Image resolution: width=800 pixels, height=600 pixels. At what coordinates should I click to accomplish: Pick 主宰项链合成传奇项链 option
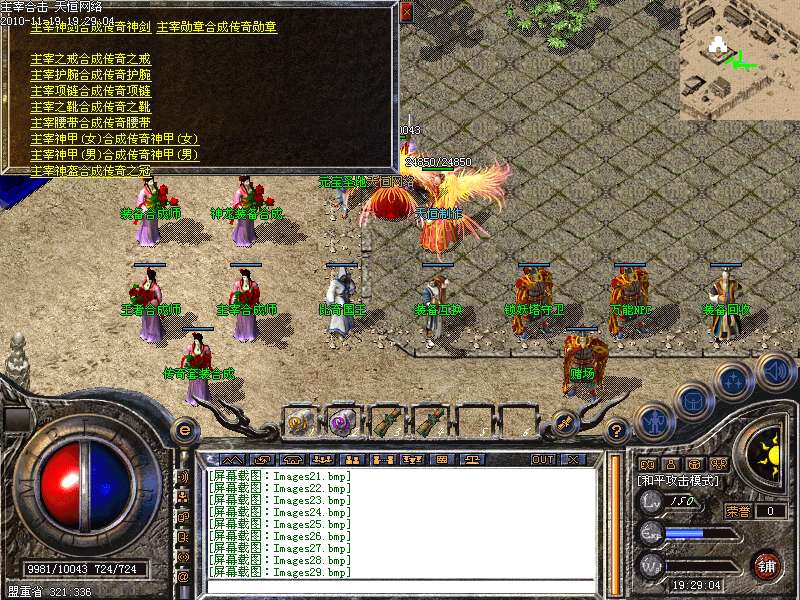pos(90,91)
